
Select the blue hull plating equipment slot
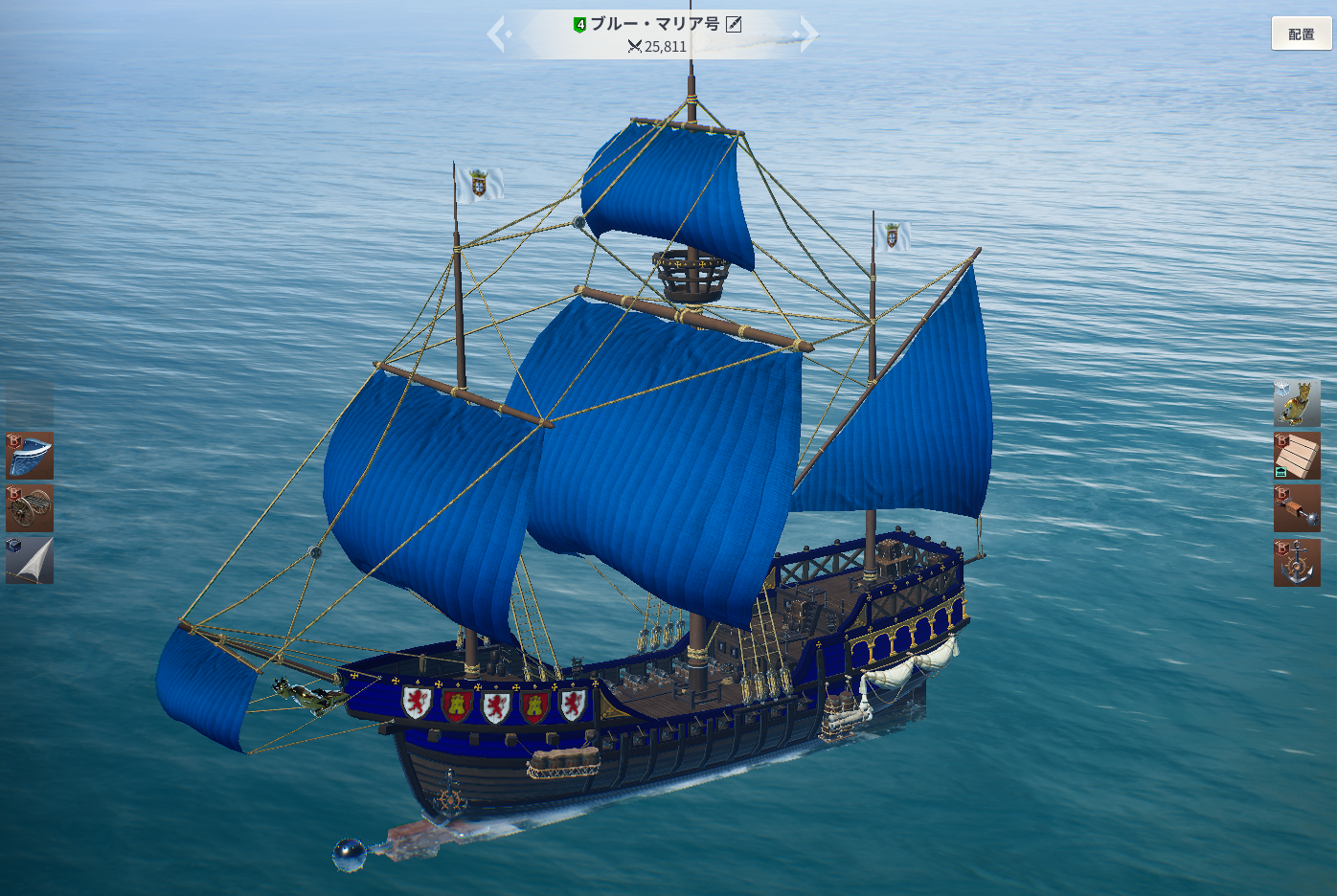tap(30, 455)
